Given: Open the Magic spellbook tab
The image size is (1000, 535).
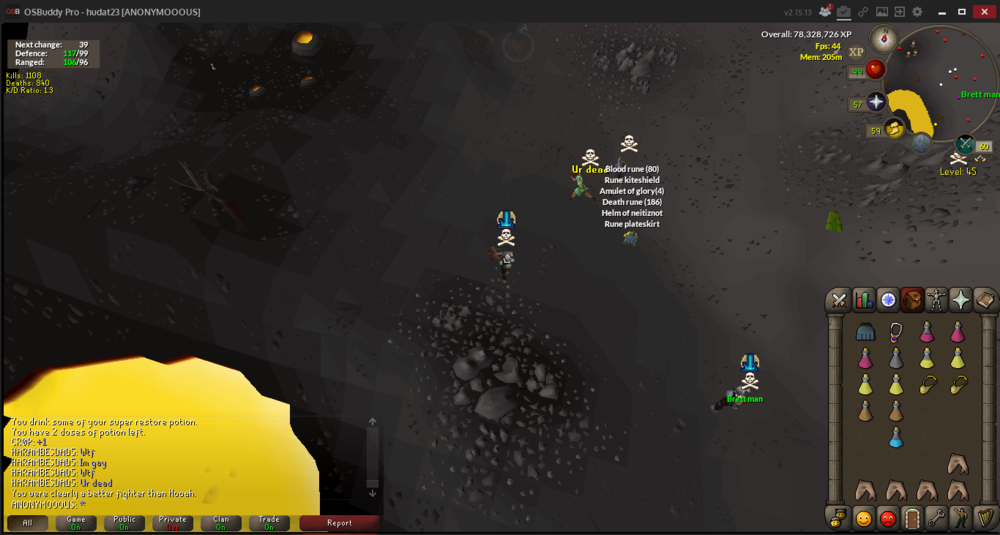Looking at the screenshot, I should tap(984, 299).
